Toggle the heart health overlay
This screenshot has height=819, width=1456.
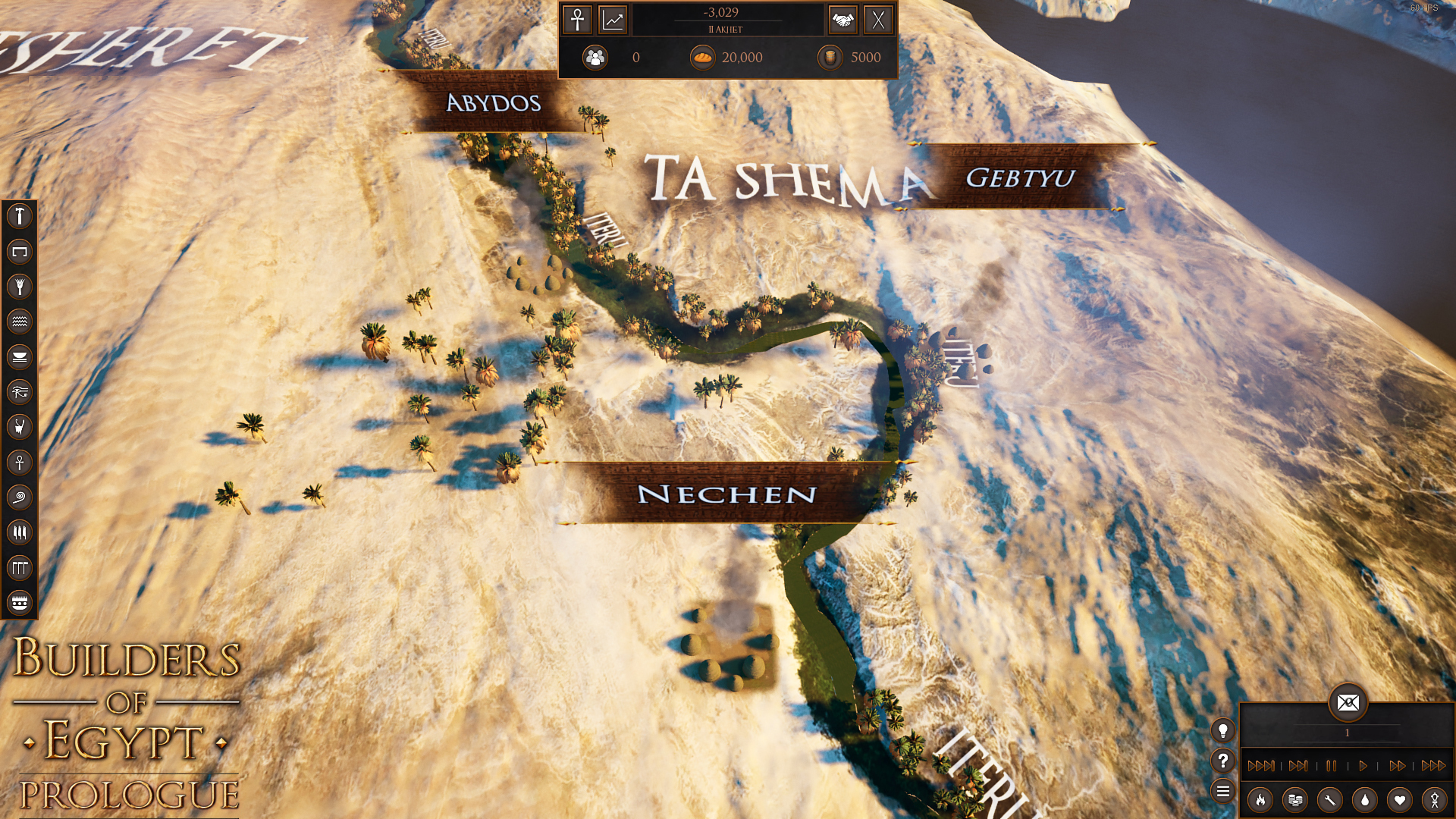(x=1398, y=801)
